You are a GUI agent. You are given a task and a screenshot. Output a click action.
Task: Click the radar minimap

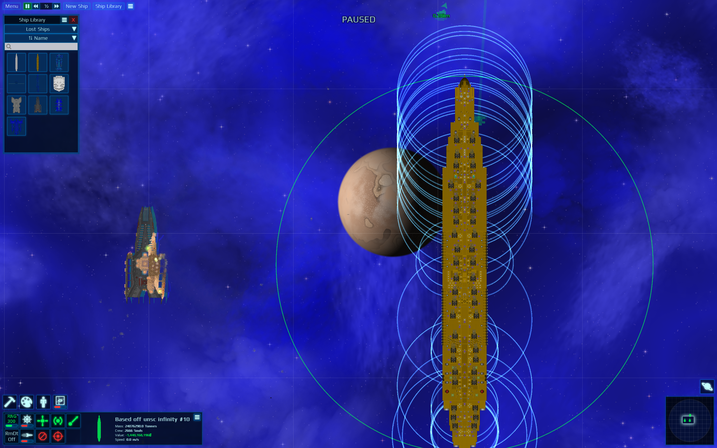coord(689,420)
